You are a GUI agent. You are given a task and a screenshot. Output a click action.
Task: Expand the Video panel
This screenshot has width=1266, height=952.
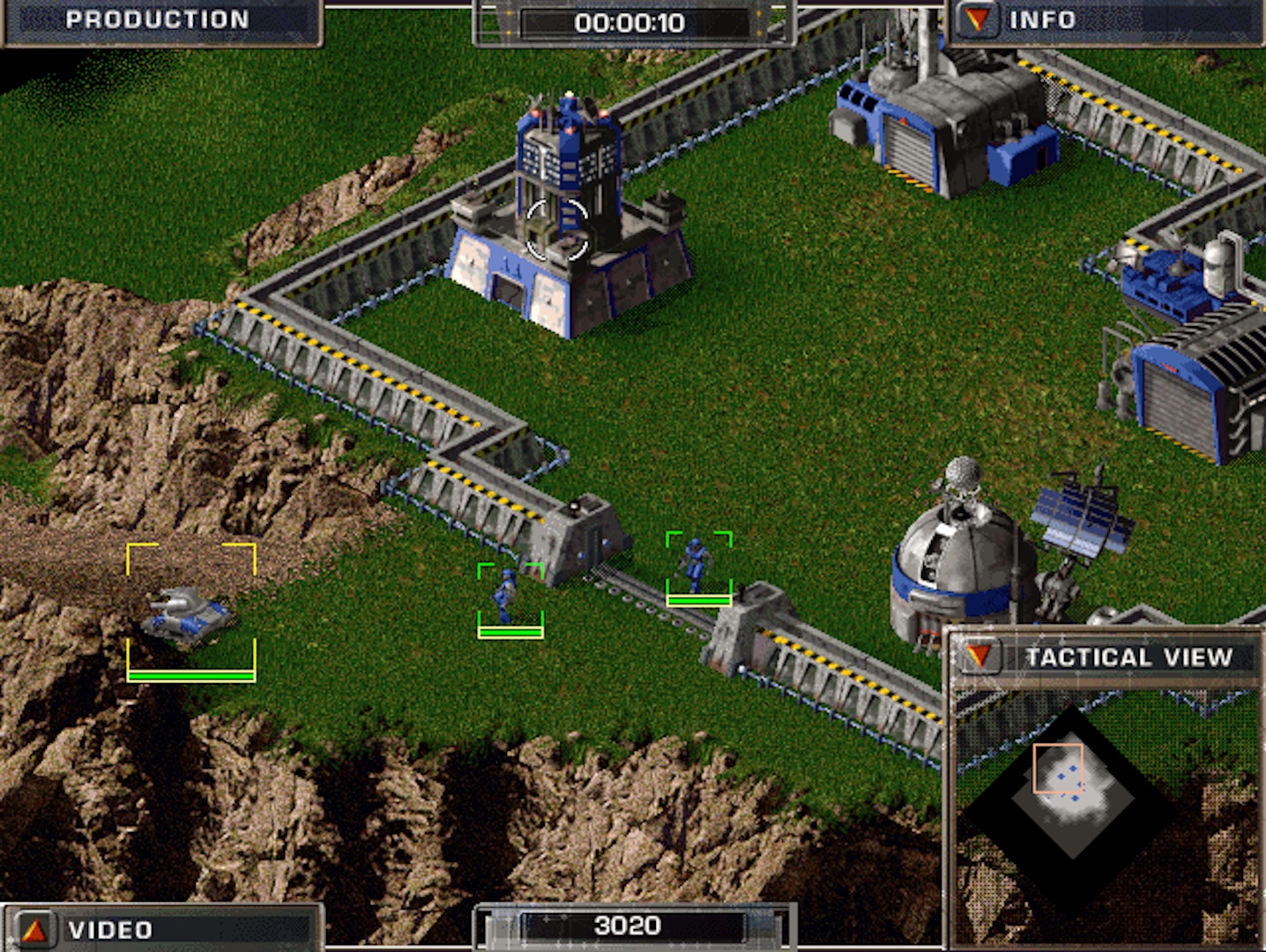[34, 929]
